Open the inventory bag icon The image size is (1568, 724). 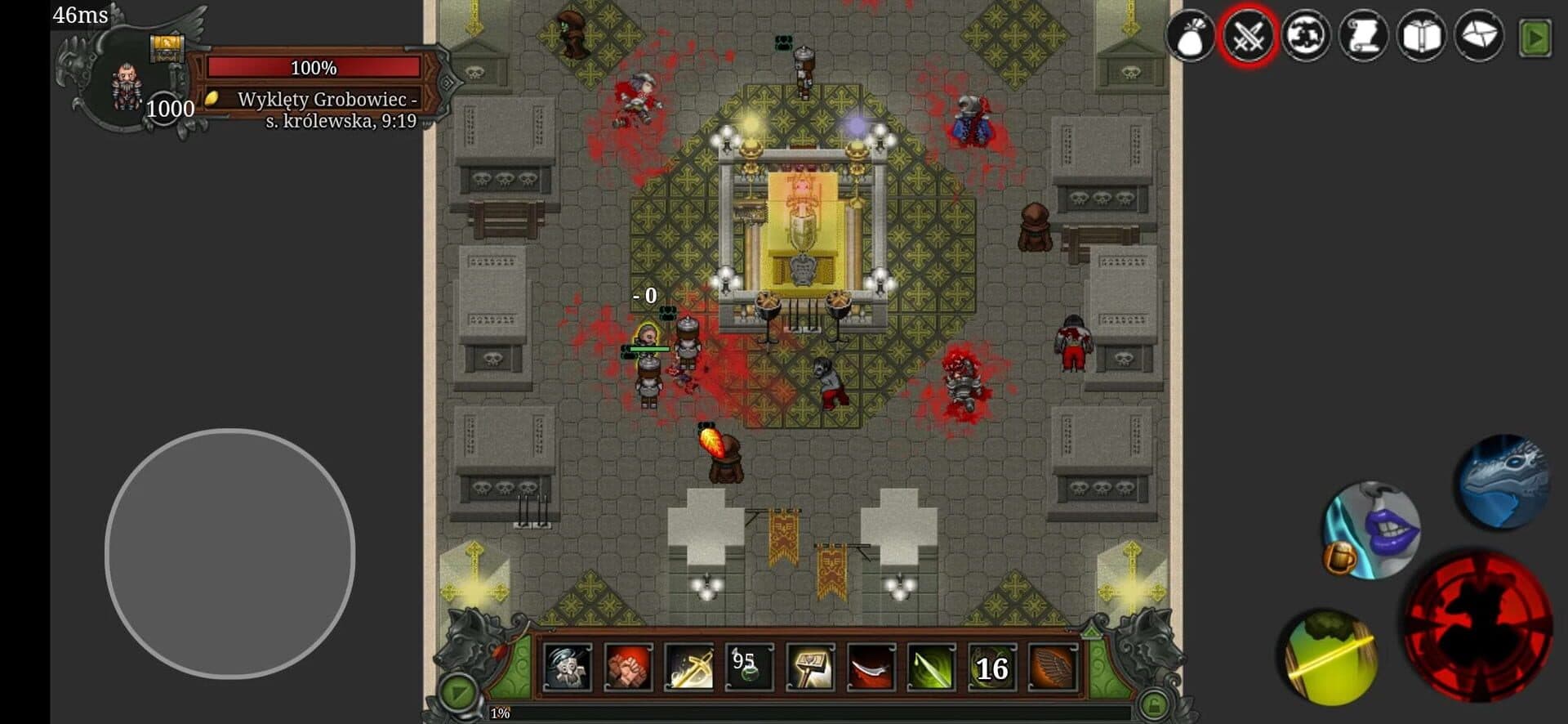coord(1190,37)
